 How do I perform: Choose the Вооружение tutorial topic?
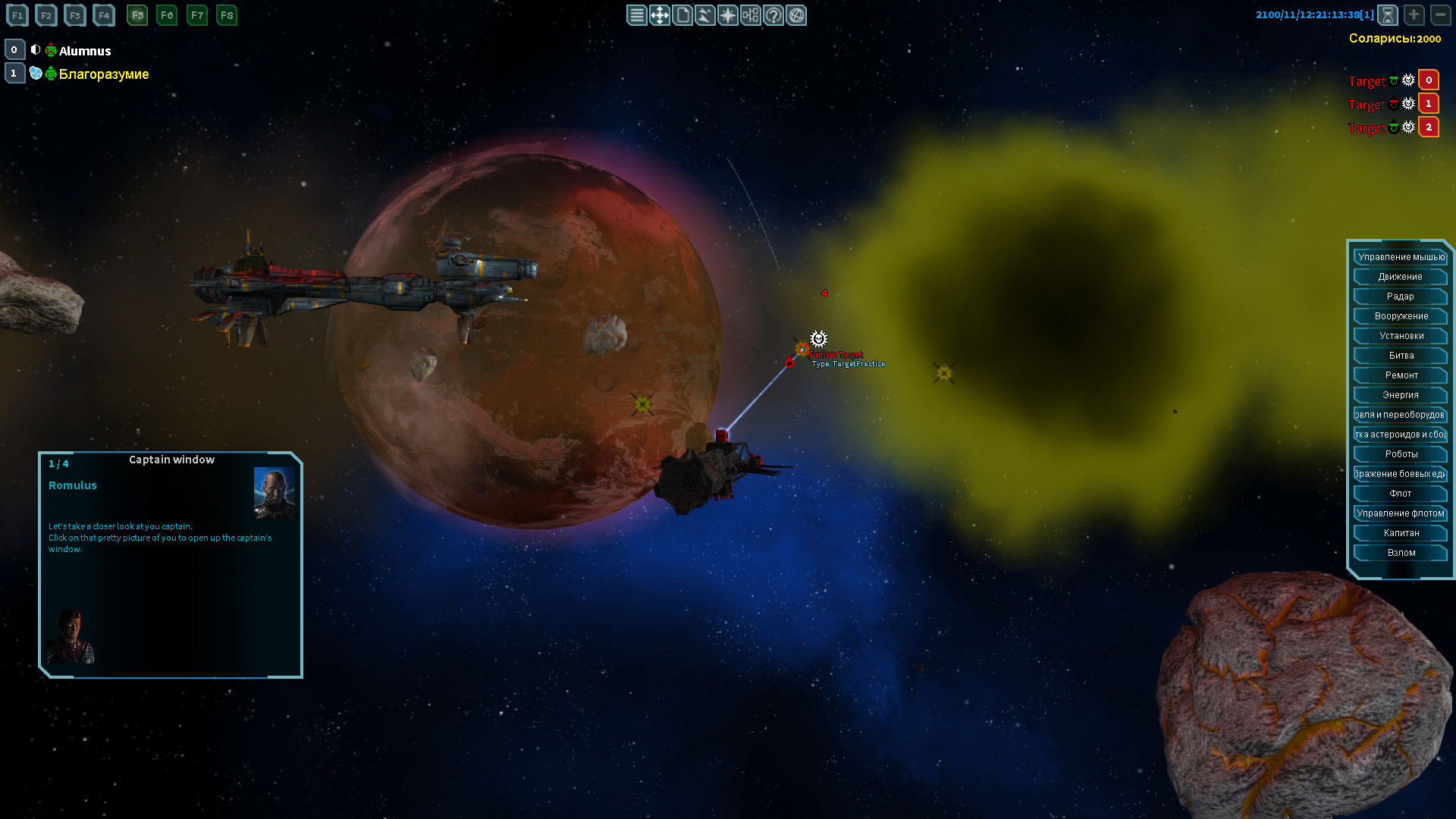[1400, 316]
